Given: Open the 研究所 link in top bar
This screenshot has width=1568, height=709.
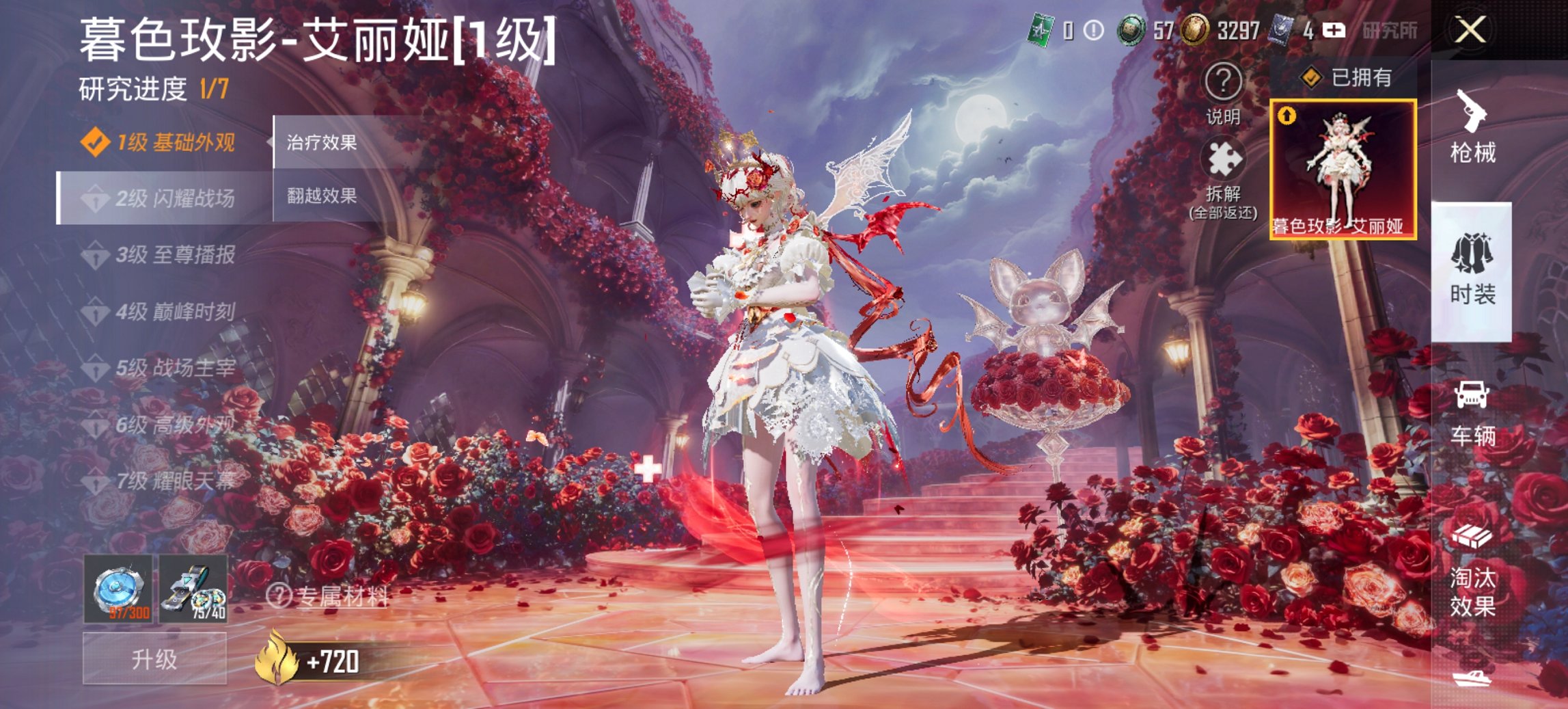Looking at the screenshot, I should click(1390, 30).
